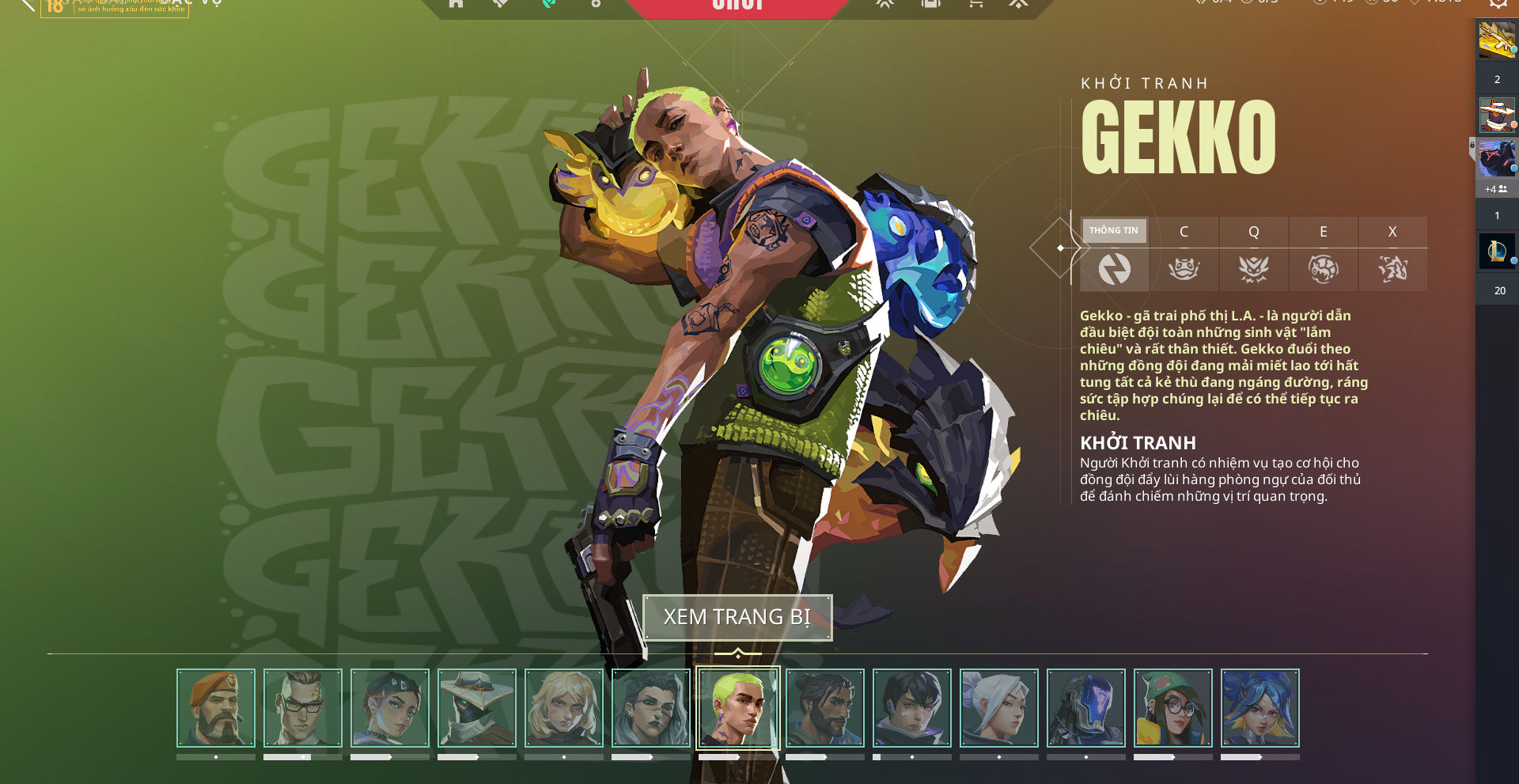The width and height of the screenshot is (1519, 784).
Task: Pick the Clove agent portrait
Action: 390,708
